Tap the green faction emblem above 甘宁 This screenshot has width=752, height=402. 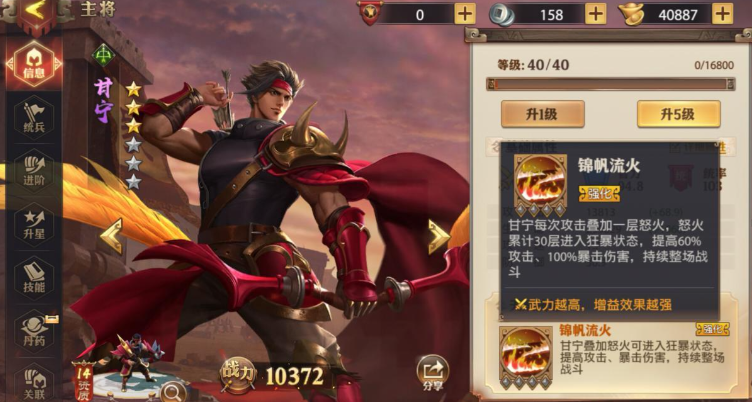[x=103, y=55]
